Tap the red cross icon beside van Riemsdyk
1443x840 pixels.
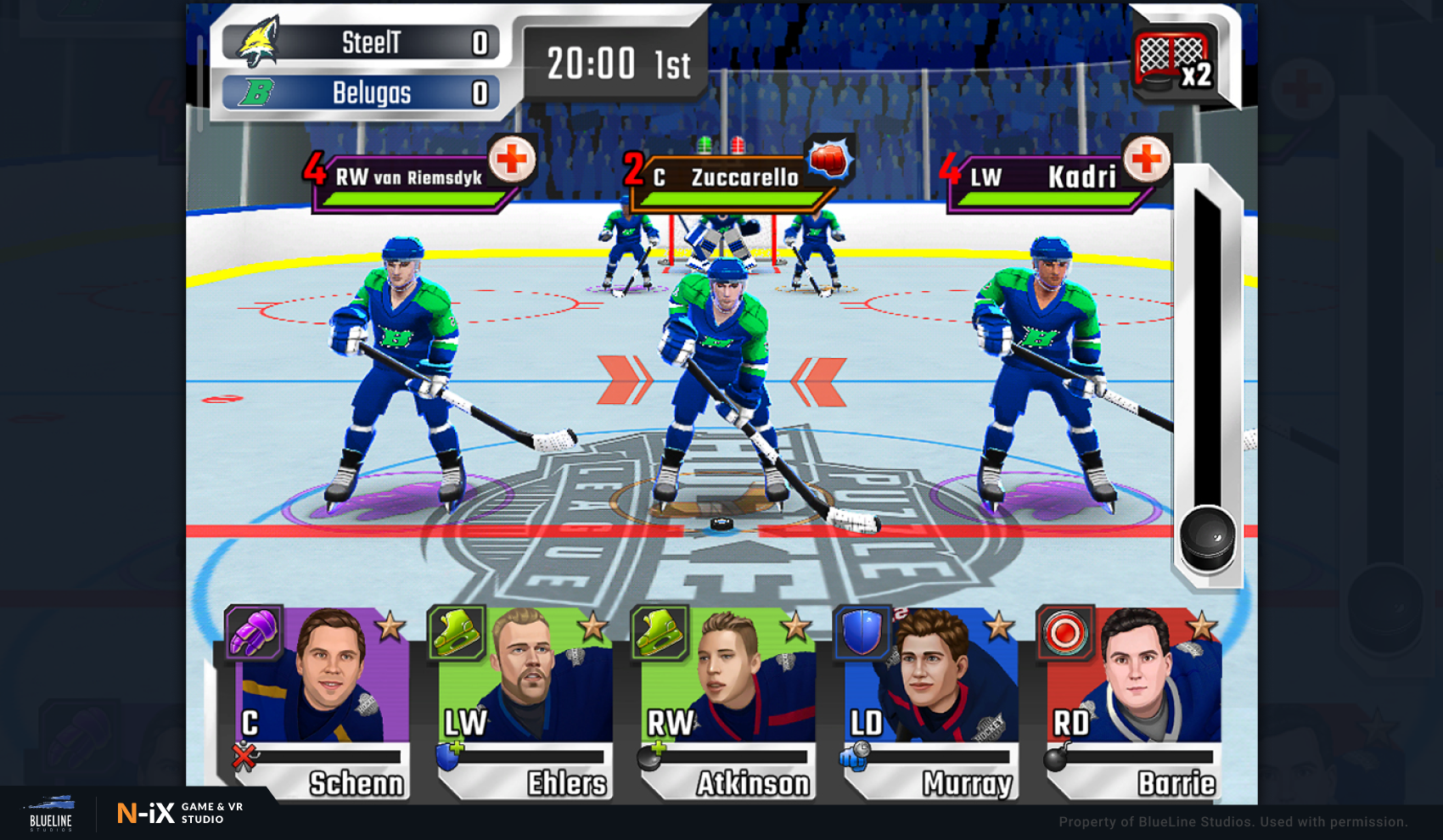[512, 159]
